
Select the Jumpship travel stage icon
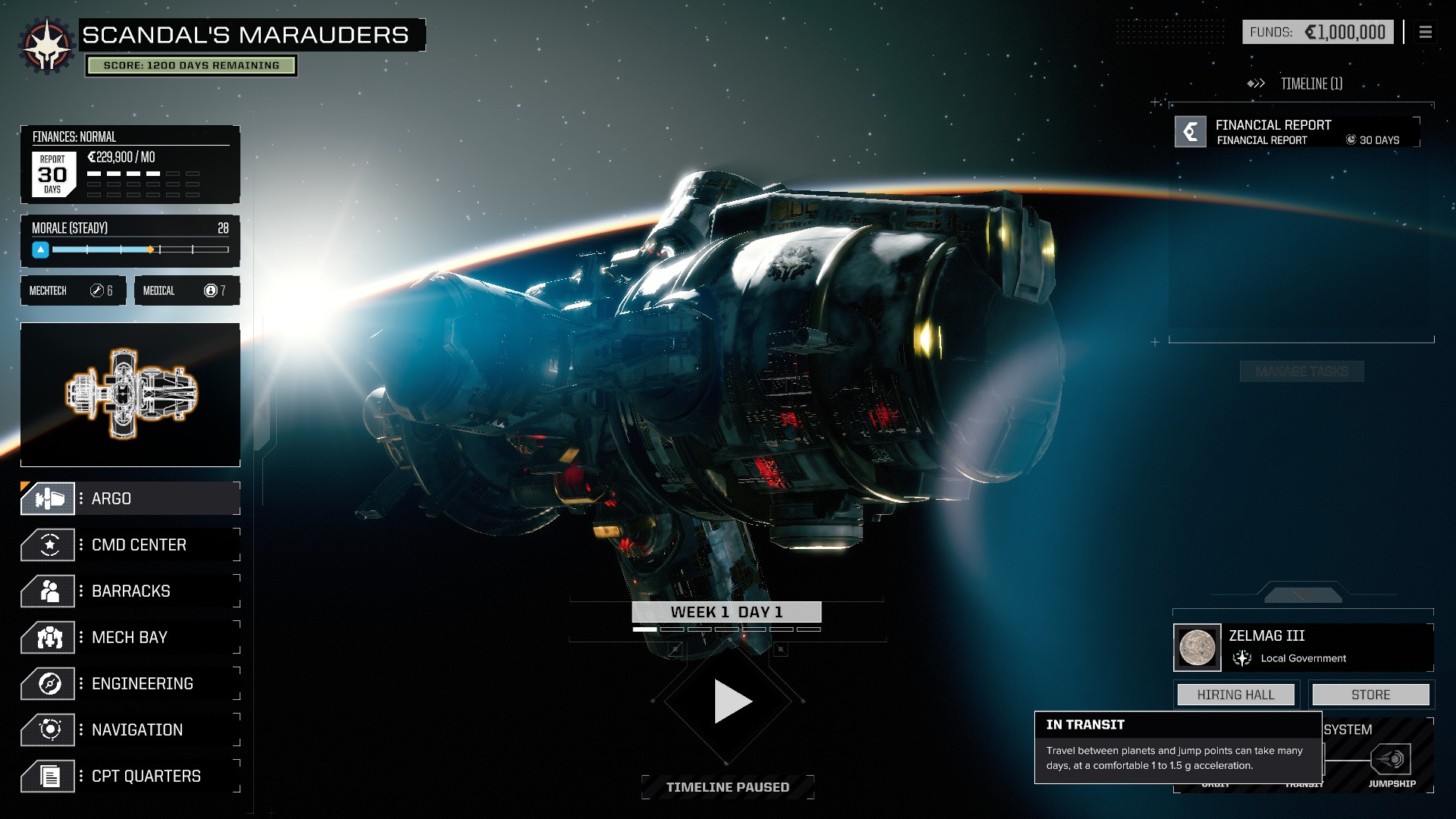pos(1392,757)
